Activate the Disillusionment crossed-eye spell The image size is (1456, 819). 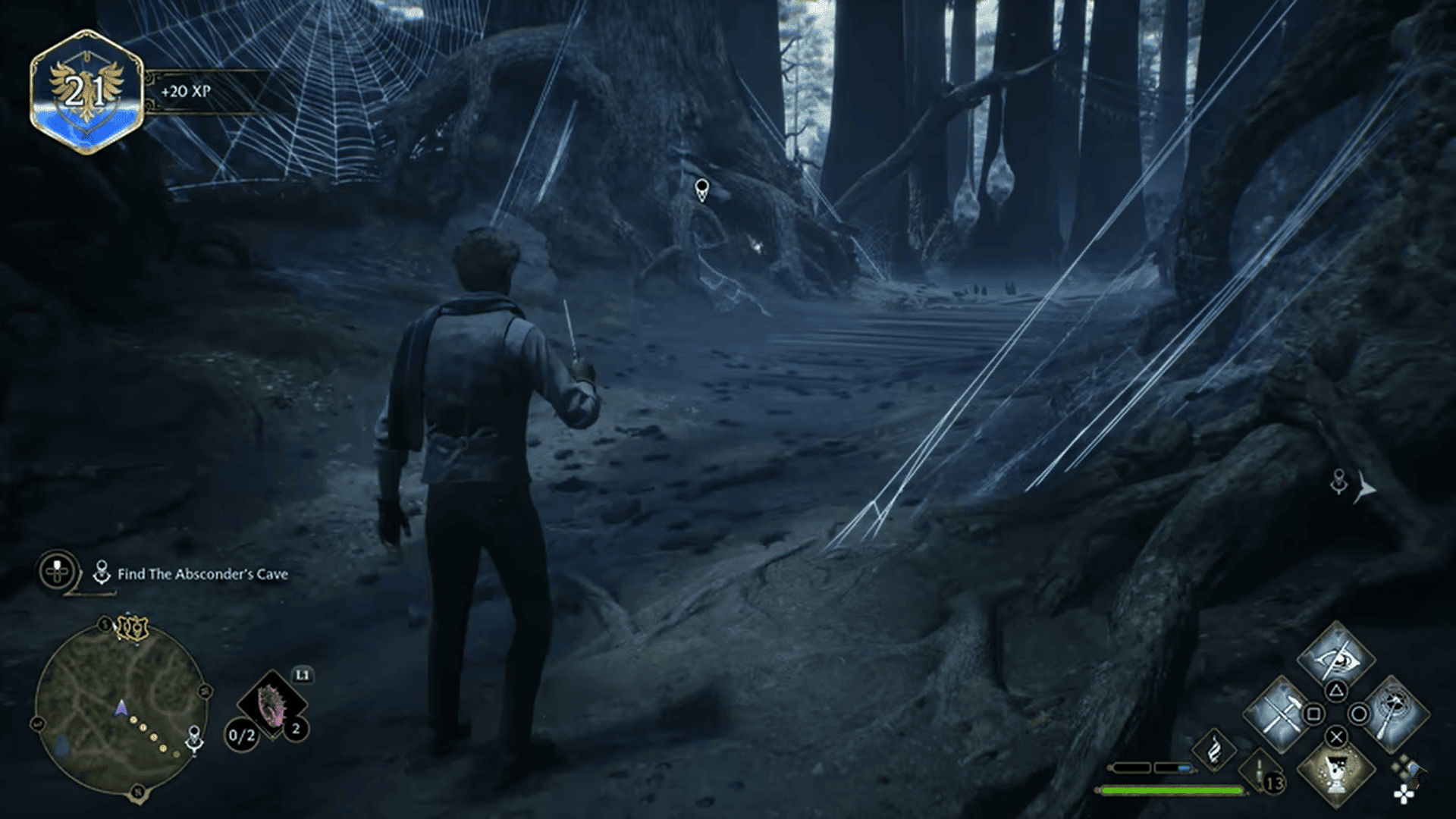pos(1335,655)
